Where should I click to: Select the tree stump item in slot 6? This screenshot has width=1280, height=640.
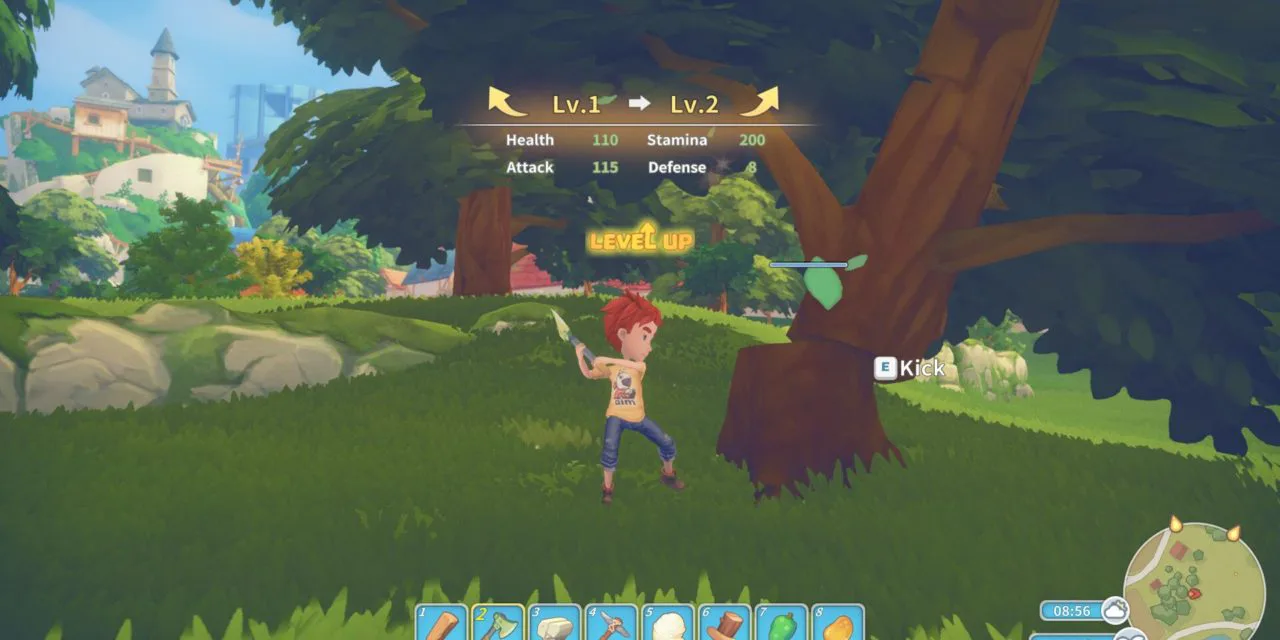click(x=726, y=624)
